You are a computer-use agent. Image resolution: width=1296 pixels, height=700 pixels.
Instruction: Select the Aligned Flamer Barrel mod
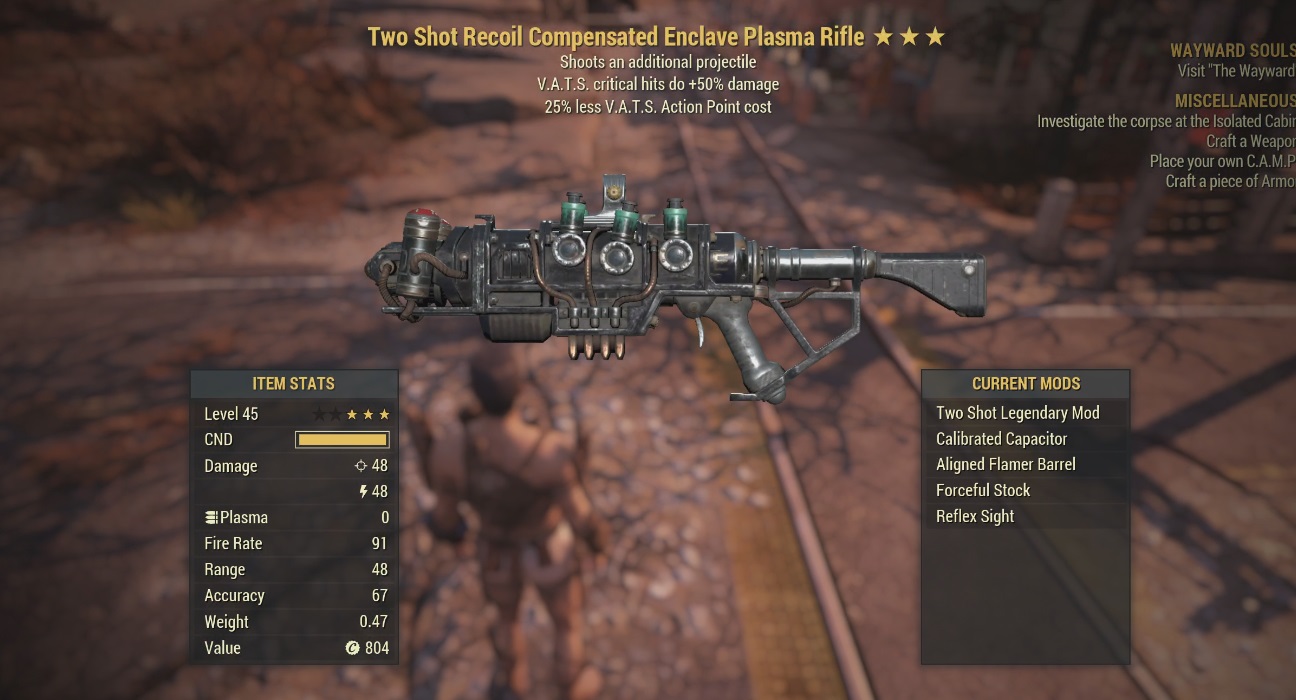pos(1005,465)
